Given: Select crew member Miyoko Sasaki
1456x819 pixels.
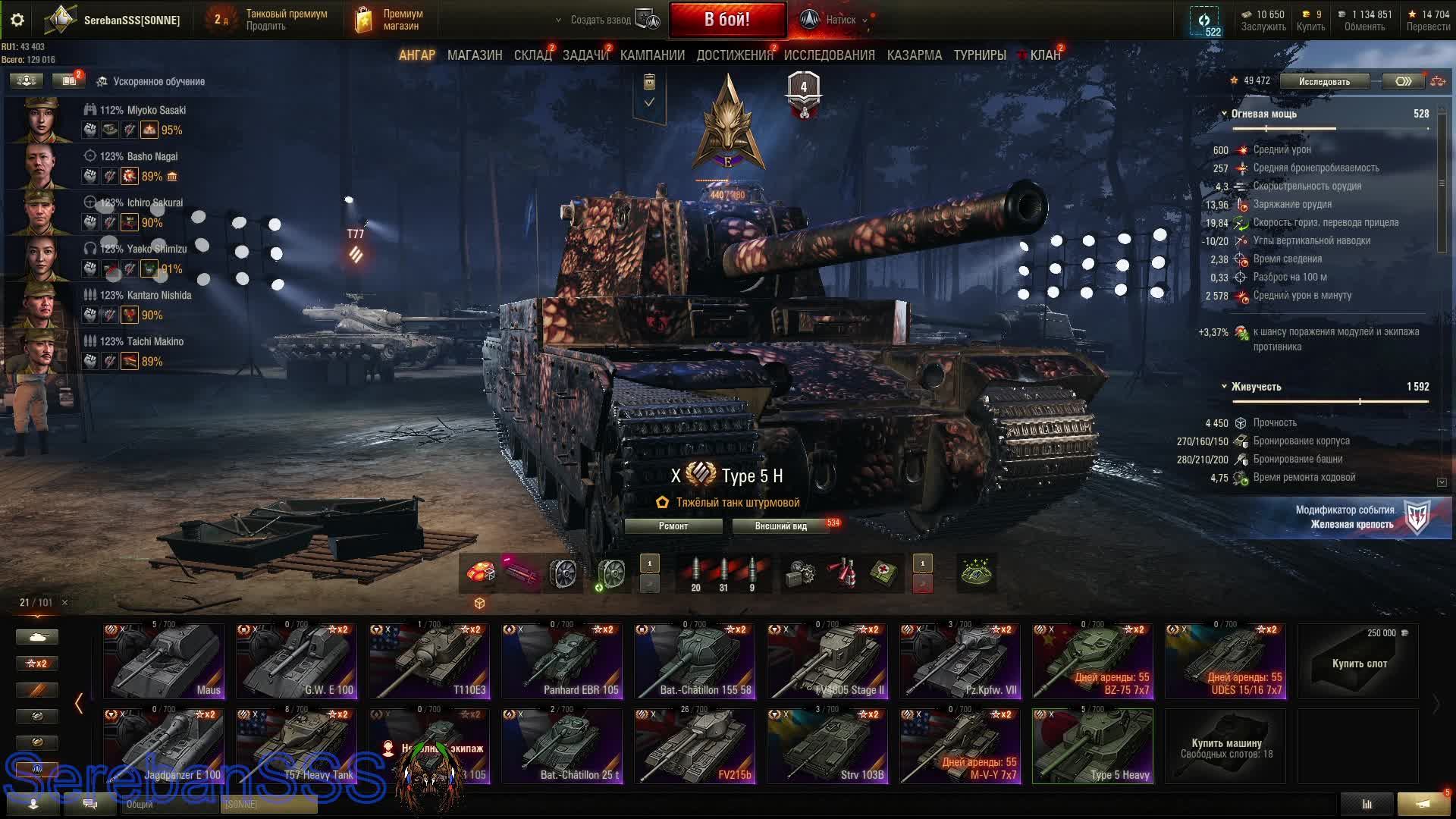Looking at the screenshot, I should click(143, 110).
